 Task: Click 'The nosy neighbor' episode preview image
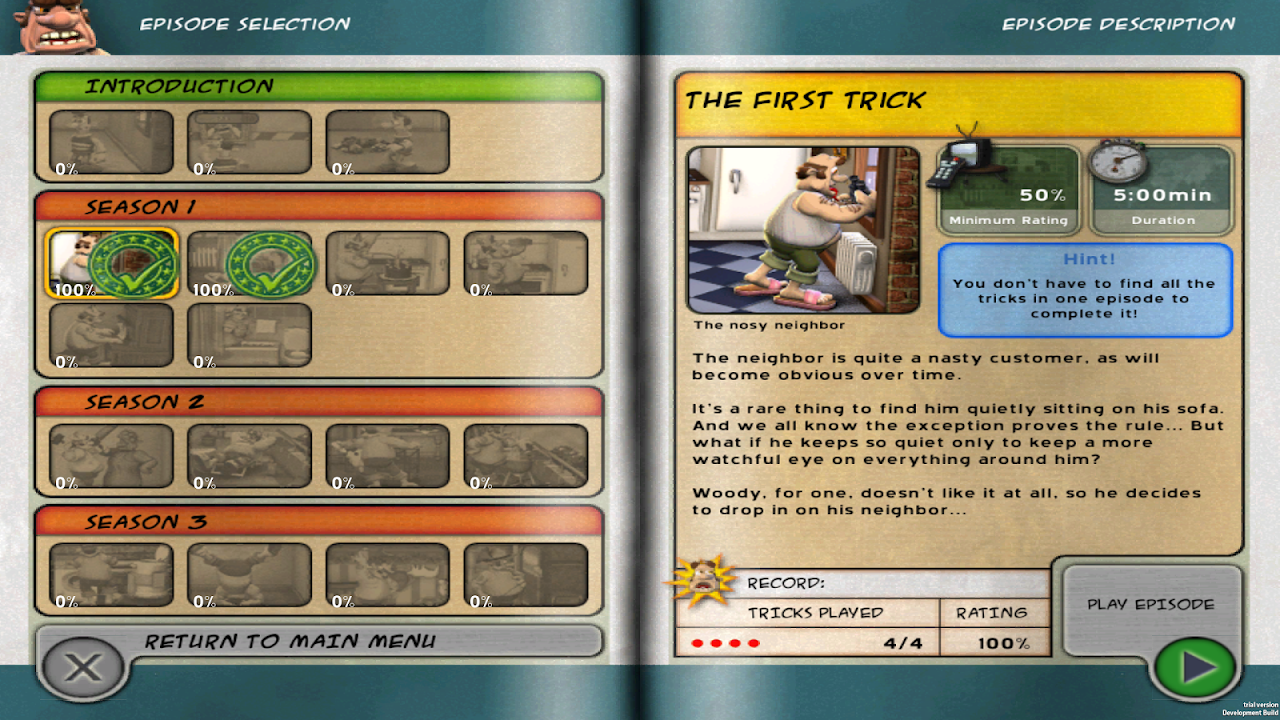point(804,230)
